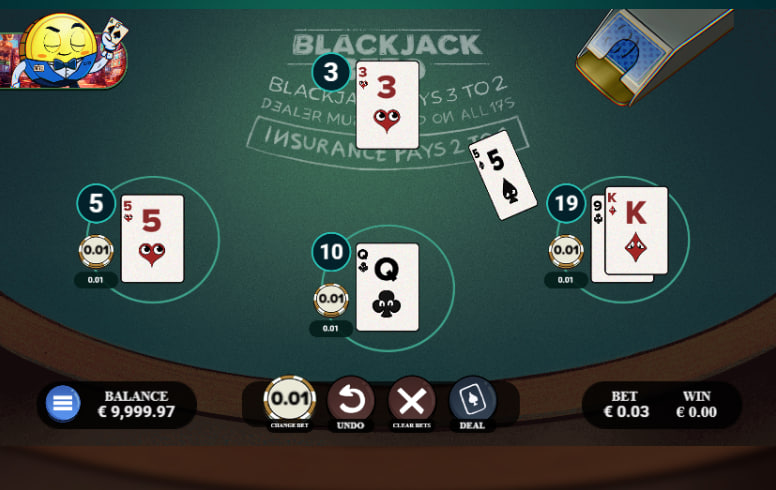Click the Queen of clubs card
Image resolution: width=776 pixels, height=490 pixels.
pyautogui.click(x=387, y=287)
